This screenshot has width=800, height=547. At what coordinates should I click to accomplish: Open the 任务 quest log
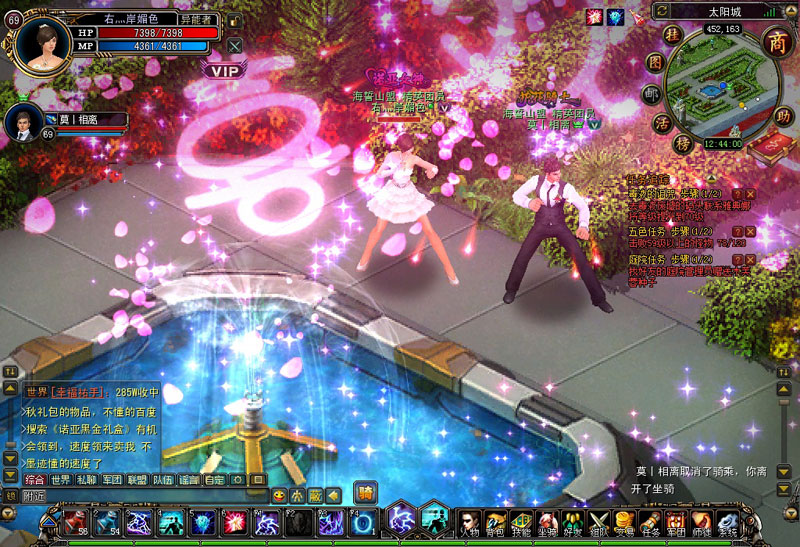[x=650, y=522]
